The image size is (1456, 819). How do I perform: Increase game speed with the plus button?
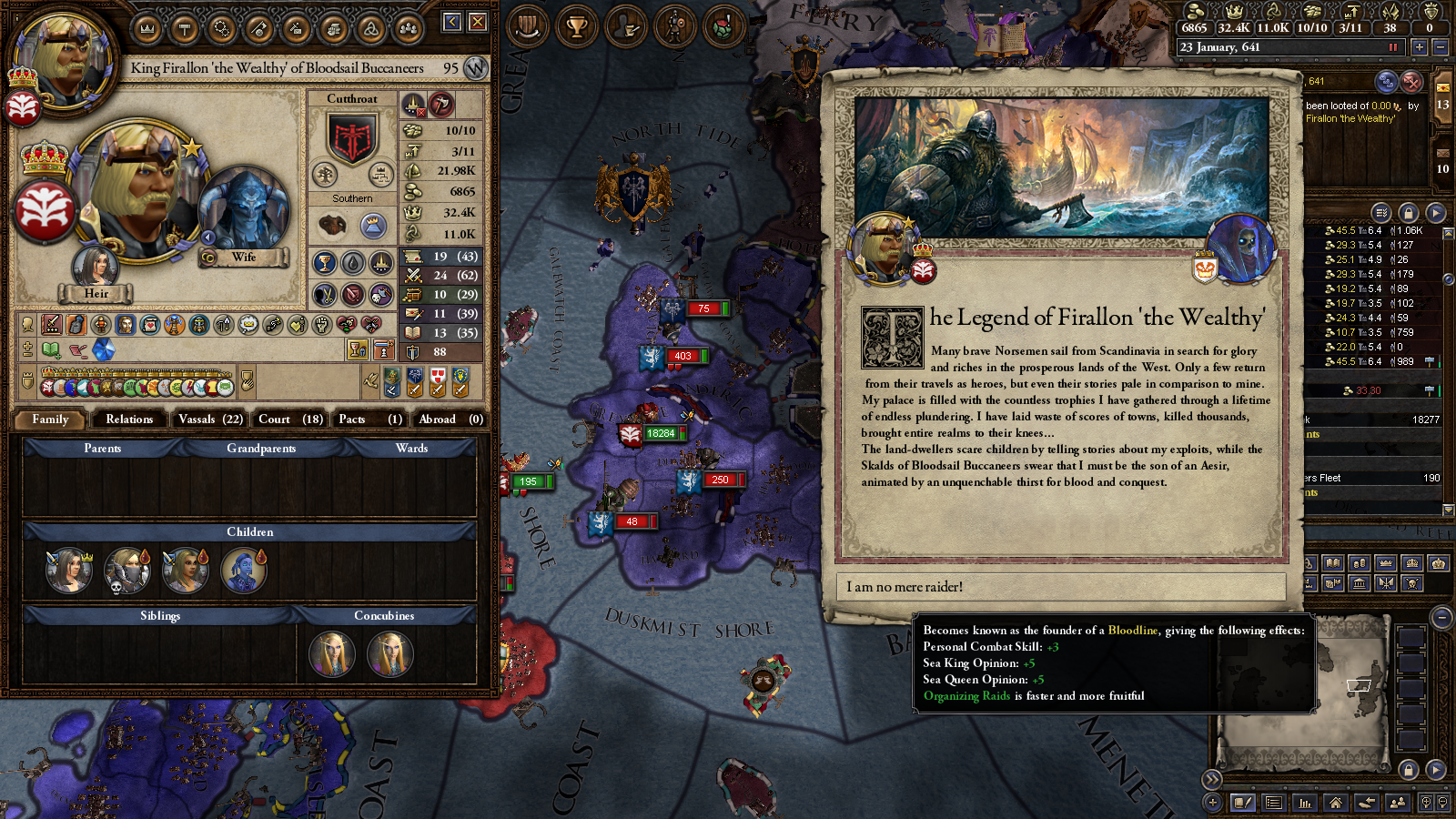[x=1419, y=47]
